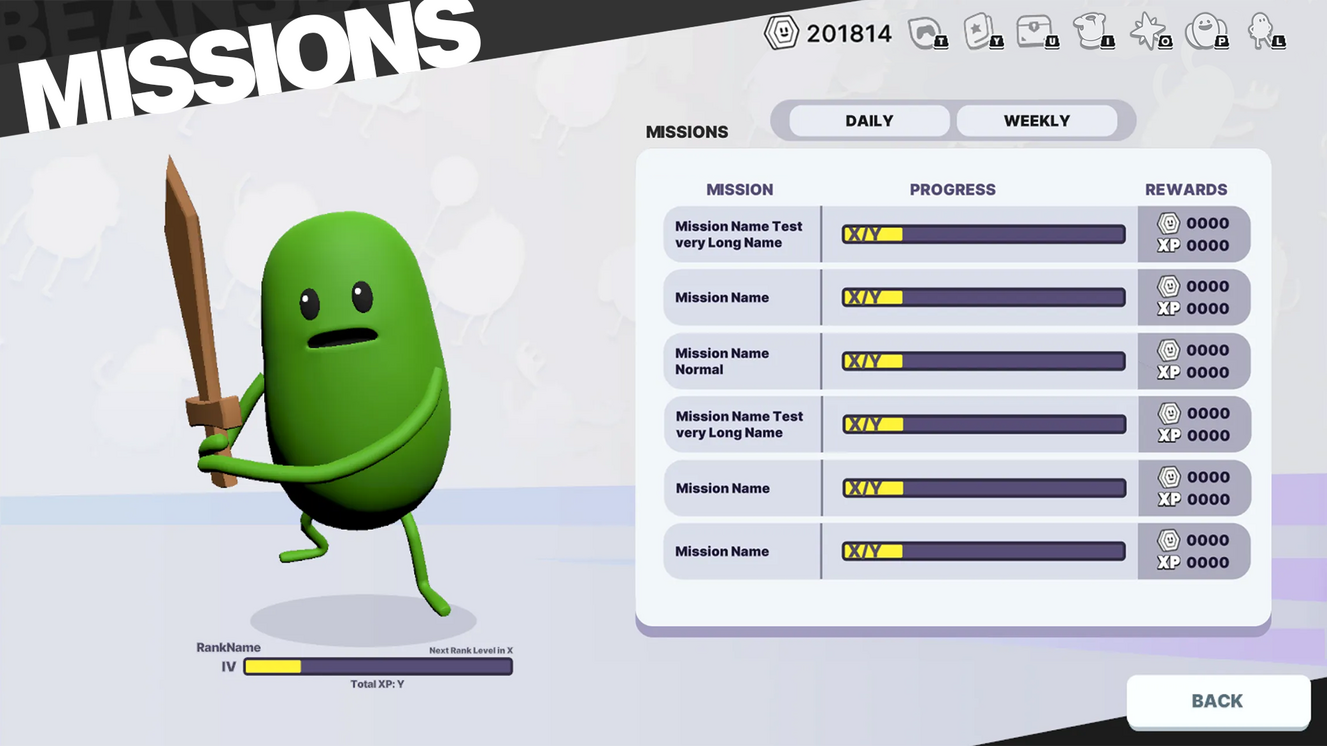Open the gamepad shield icon menu
1327x746 pixels.
coord(925,33)
